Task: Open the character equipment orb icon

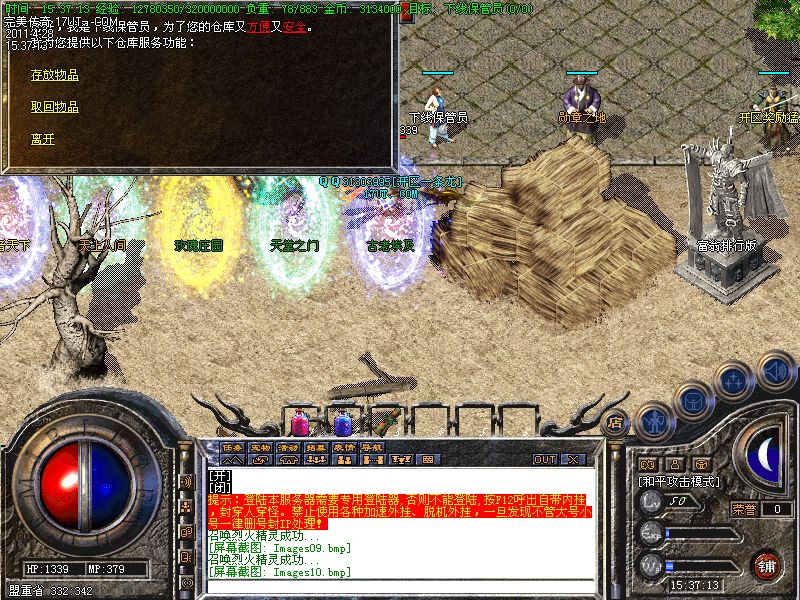Action: coord(652,421)
